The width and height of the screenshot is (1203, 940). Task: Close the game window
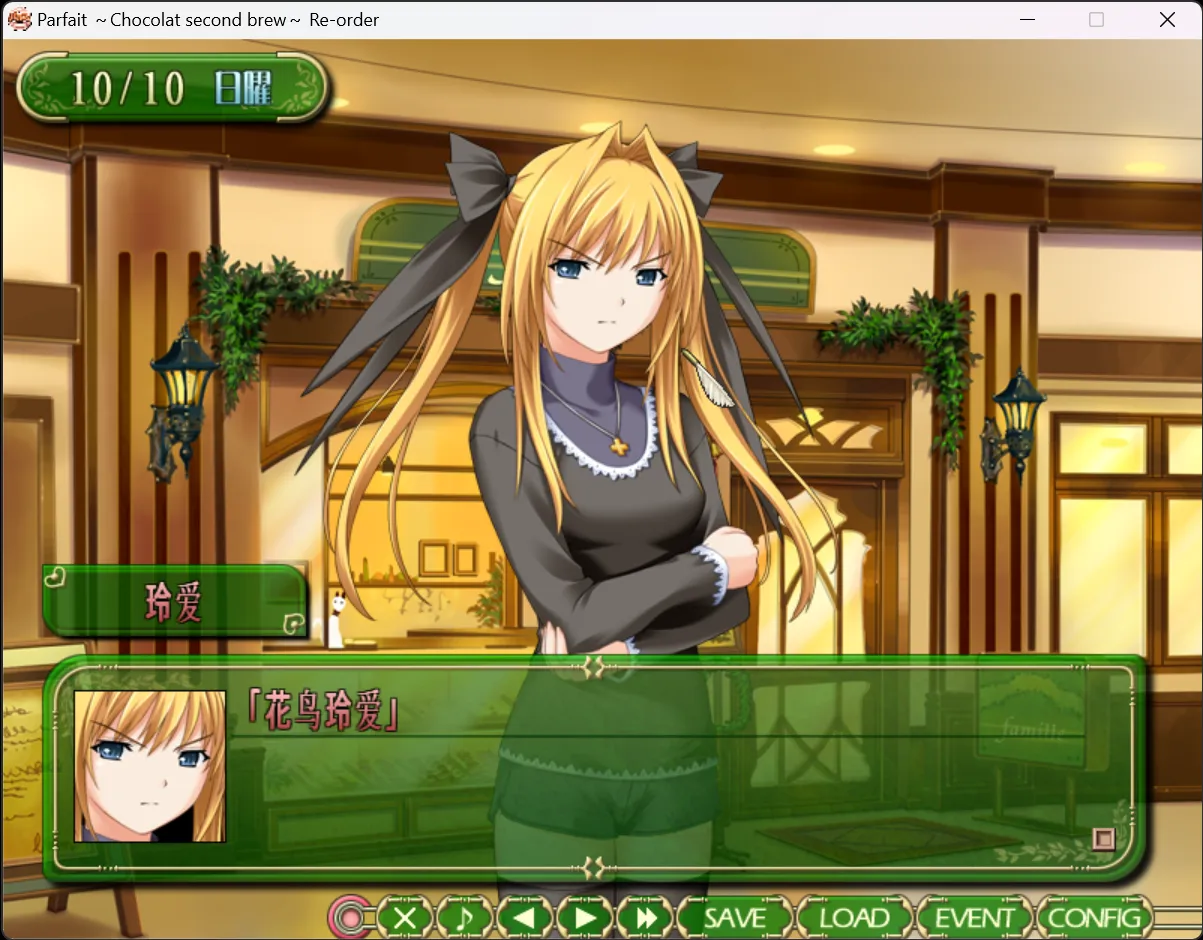(x=1167, y=20)
